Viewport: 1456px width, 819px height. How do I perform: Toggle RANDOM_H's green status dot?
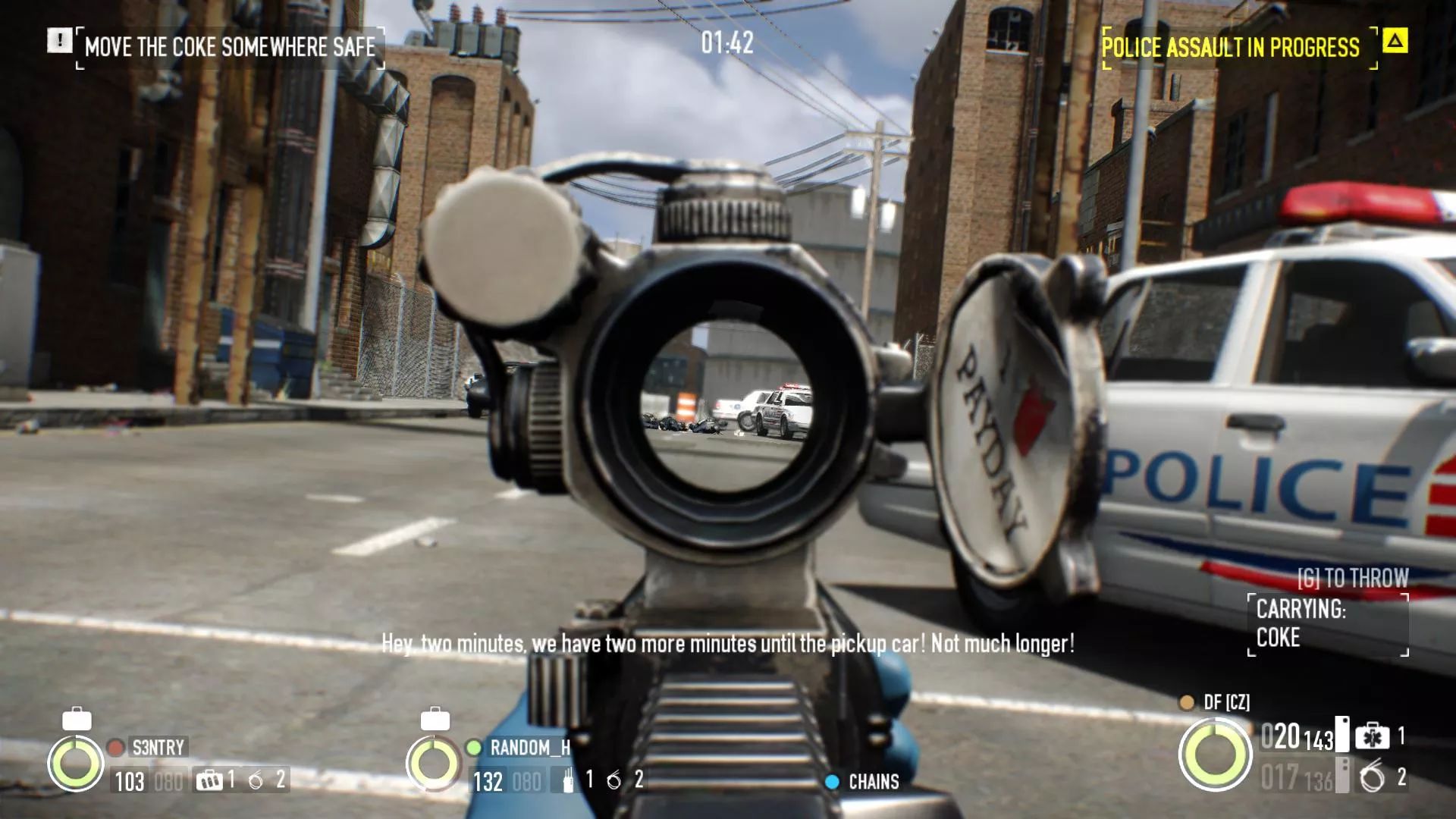tap(473, 748)
